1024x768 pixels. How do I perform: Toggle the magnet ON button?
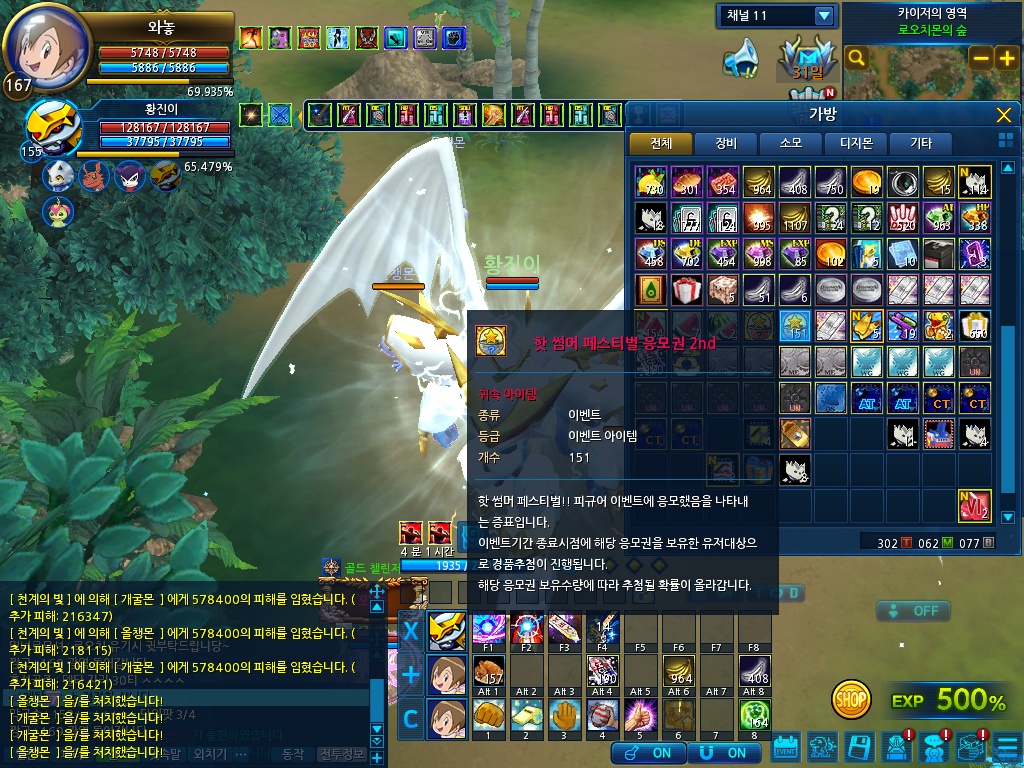tap(724, 752)
